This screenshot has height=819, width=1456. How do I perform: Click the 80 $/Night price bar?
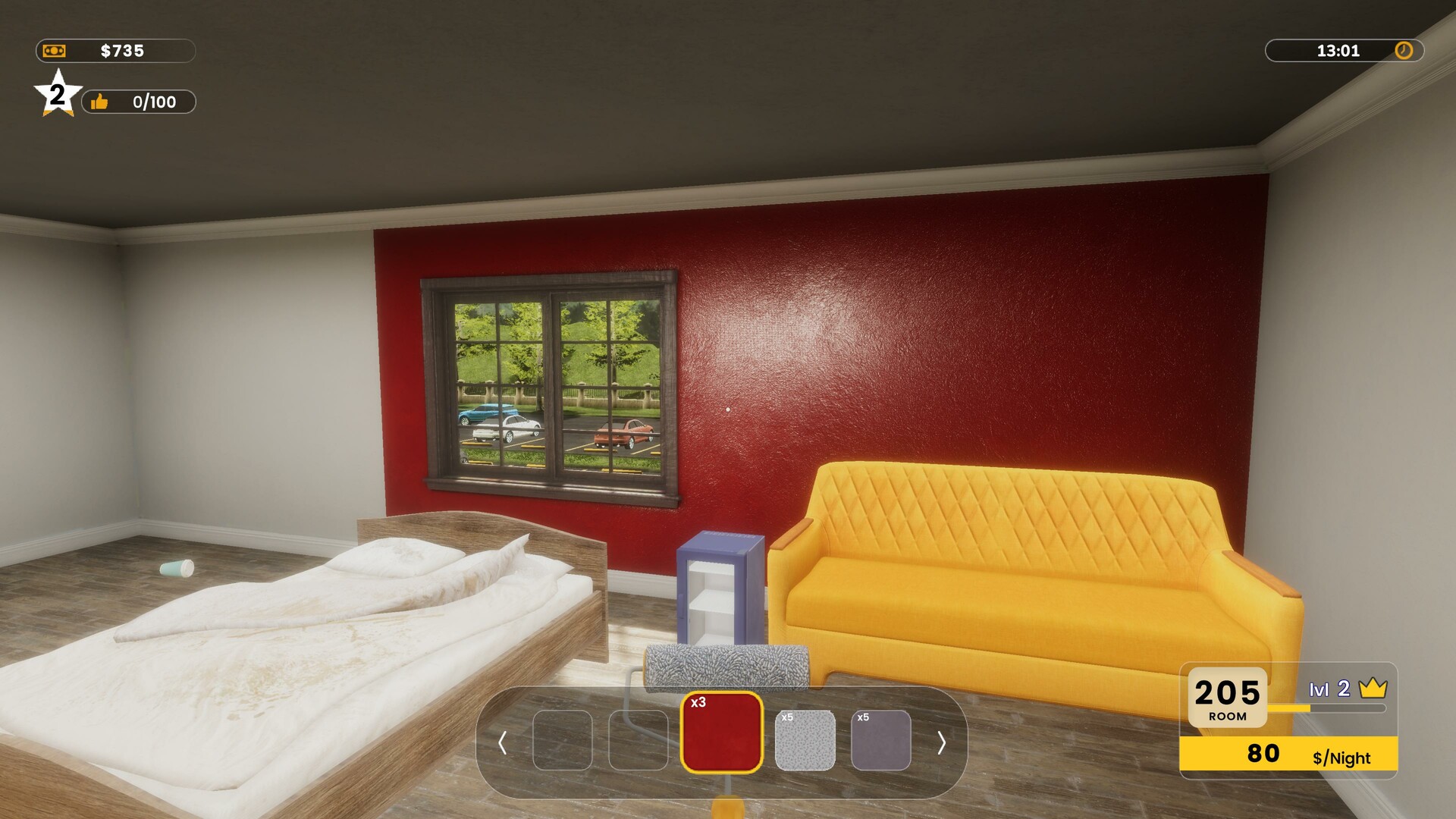[1288, 755]
